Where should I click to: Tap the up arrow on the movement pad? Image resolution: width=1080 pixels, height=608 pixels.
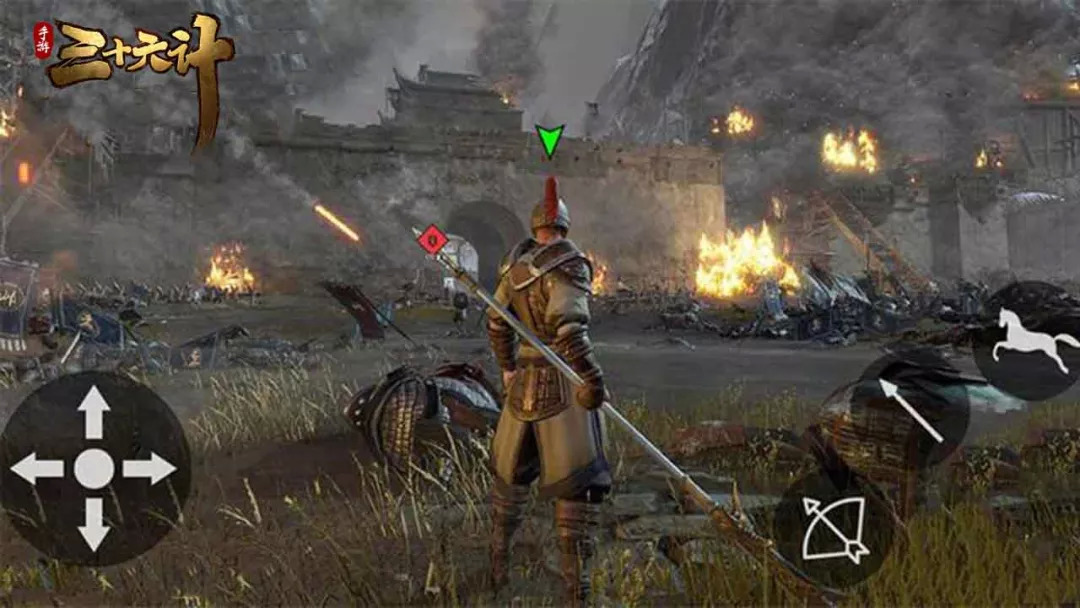tap(94, 411)
